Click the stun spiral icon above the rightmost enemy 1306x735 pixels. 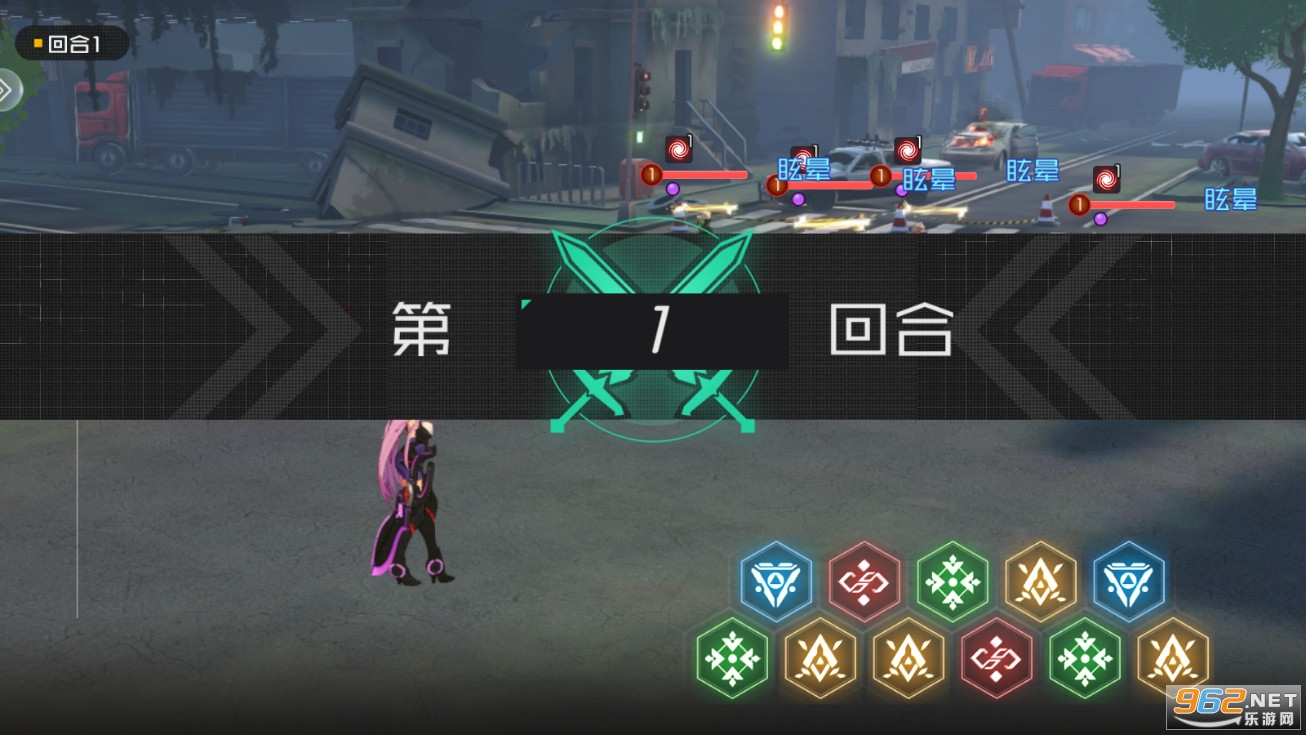pyautogui.click(x=1105, y=179)
